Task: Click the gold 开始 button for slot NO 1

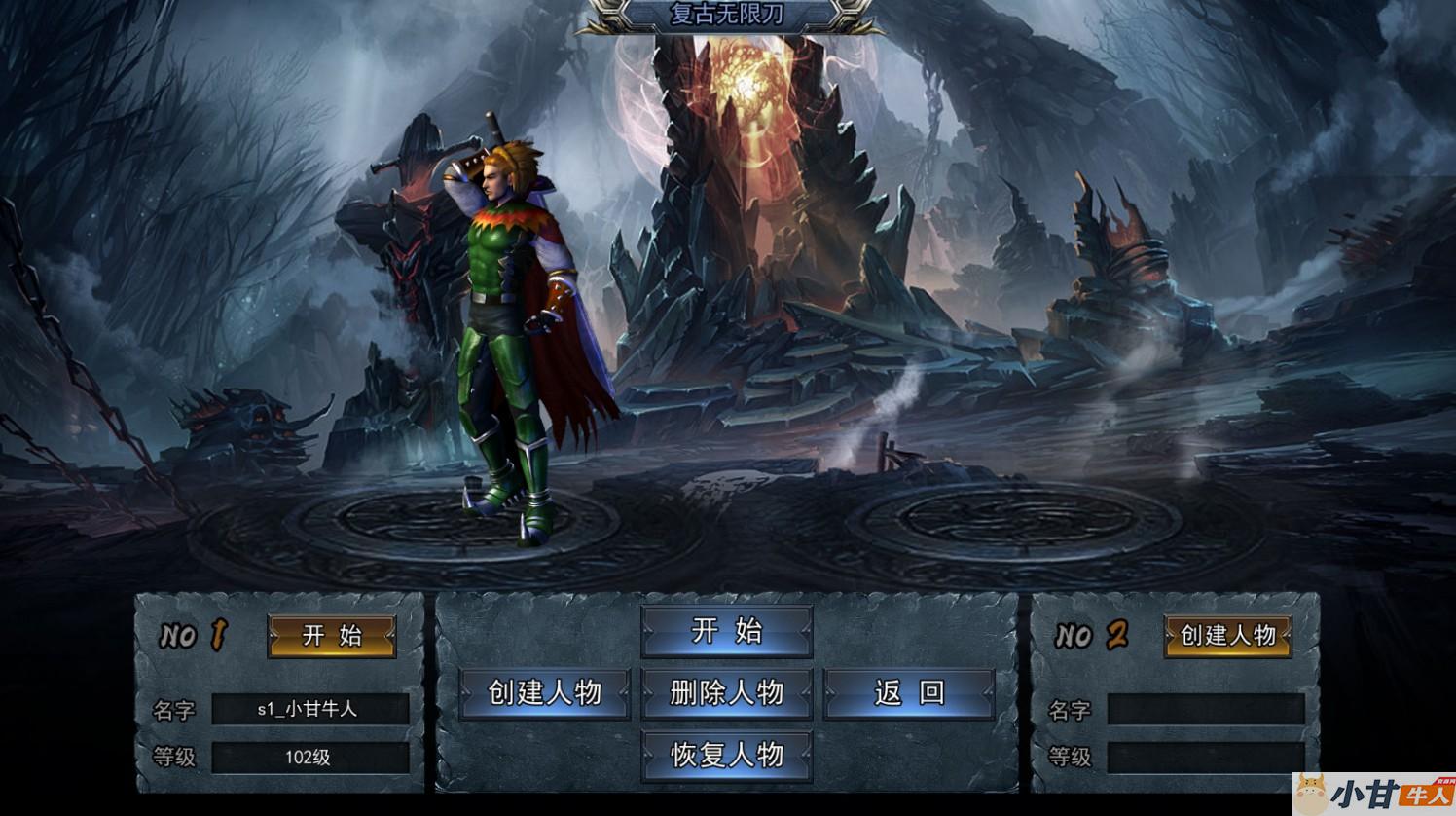Action: pos(332,636)
